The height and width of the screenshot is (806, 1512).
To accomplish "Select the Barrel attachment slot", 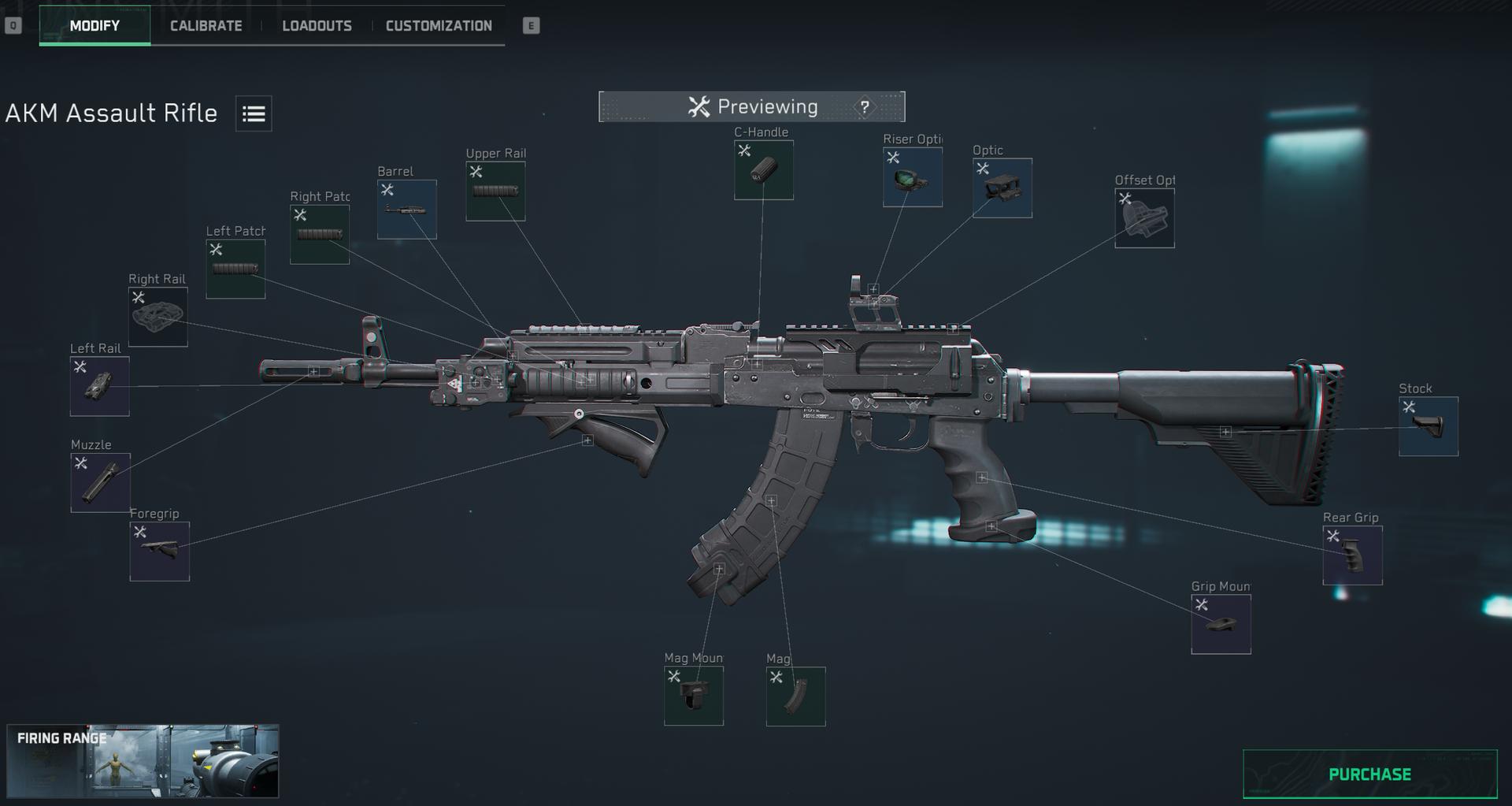I will (406, 209).
